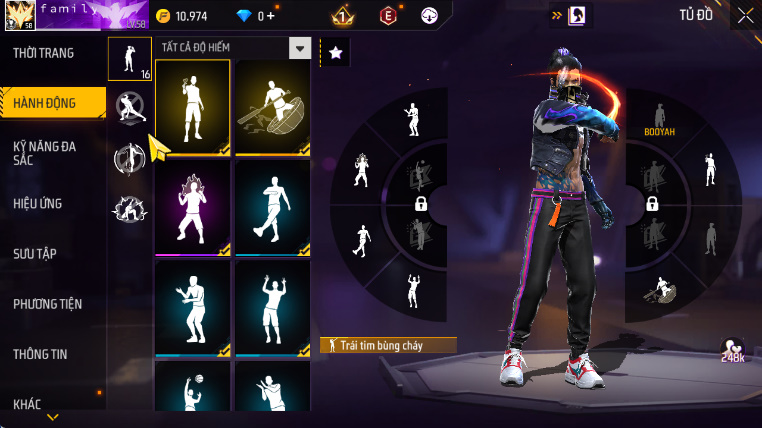Screen dimensions: 762x428
Task: Select the Khác menu entry
Action: pos(28,404)
